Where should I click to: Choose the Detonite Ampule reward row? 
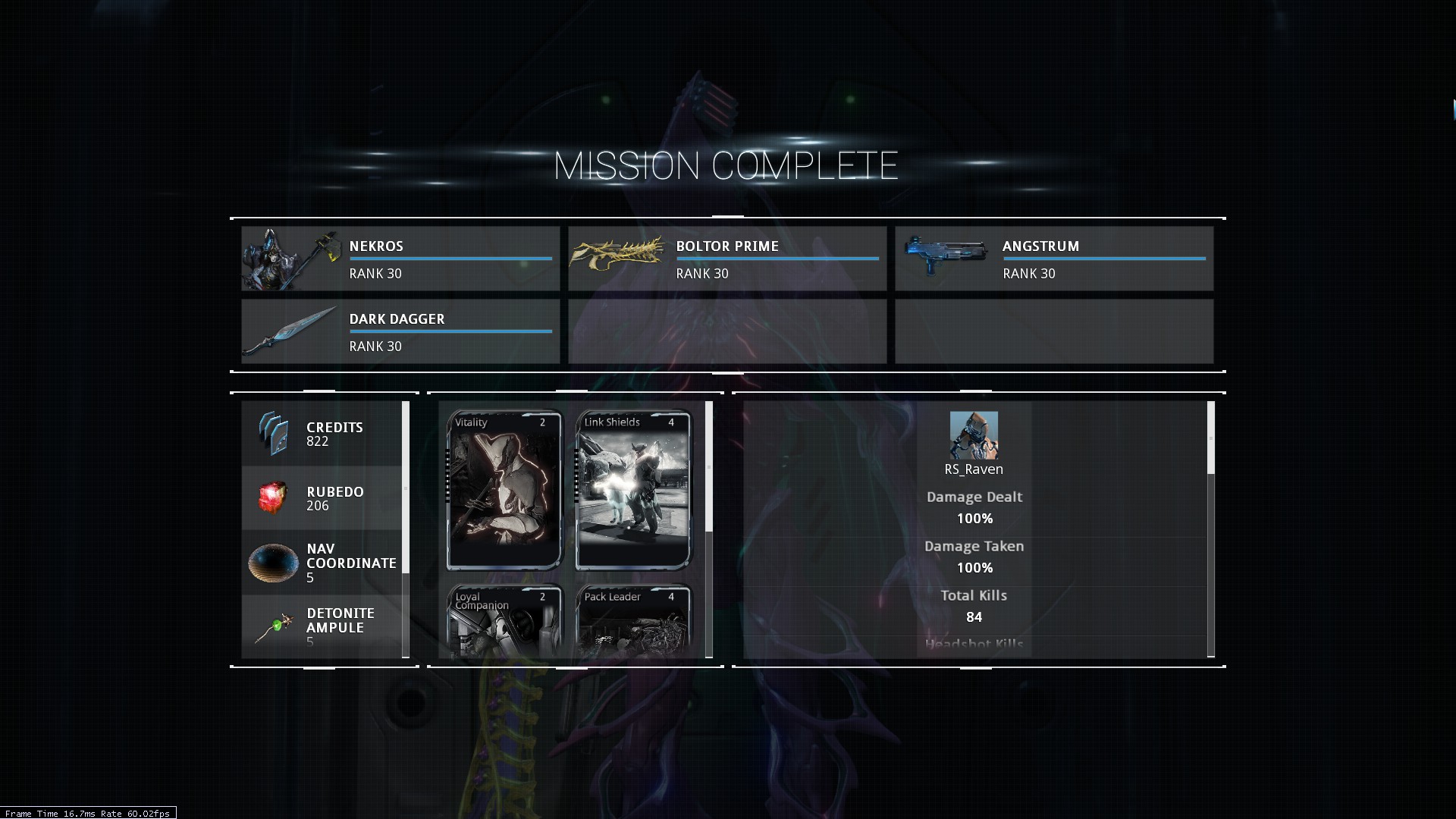(322, 626)
